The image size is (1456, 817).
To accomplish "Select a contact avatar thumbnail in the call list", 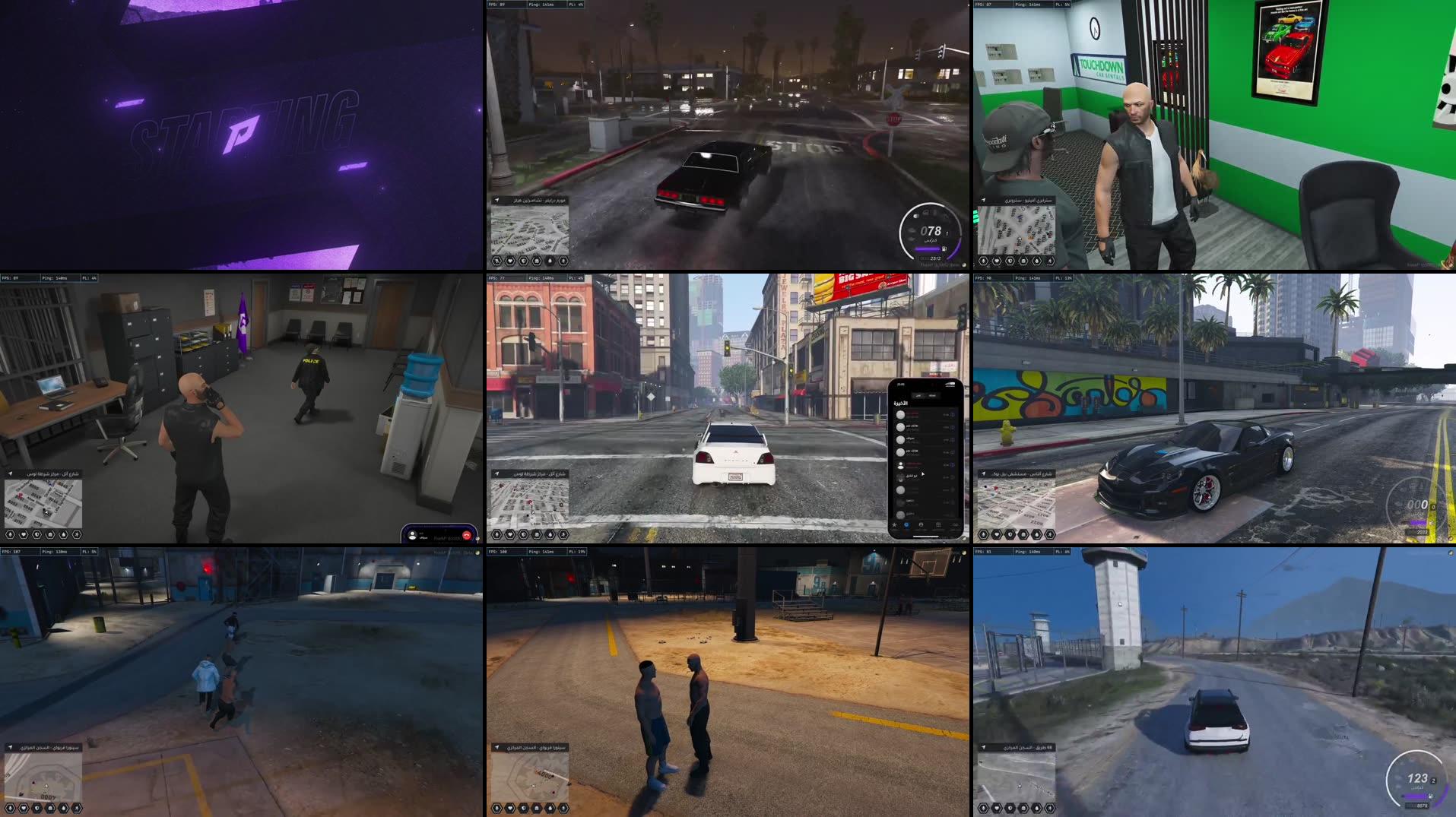I will [x=900, y=414].
